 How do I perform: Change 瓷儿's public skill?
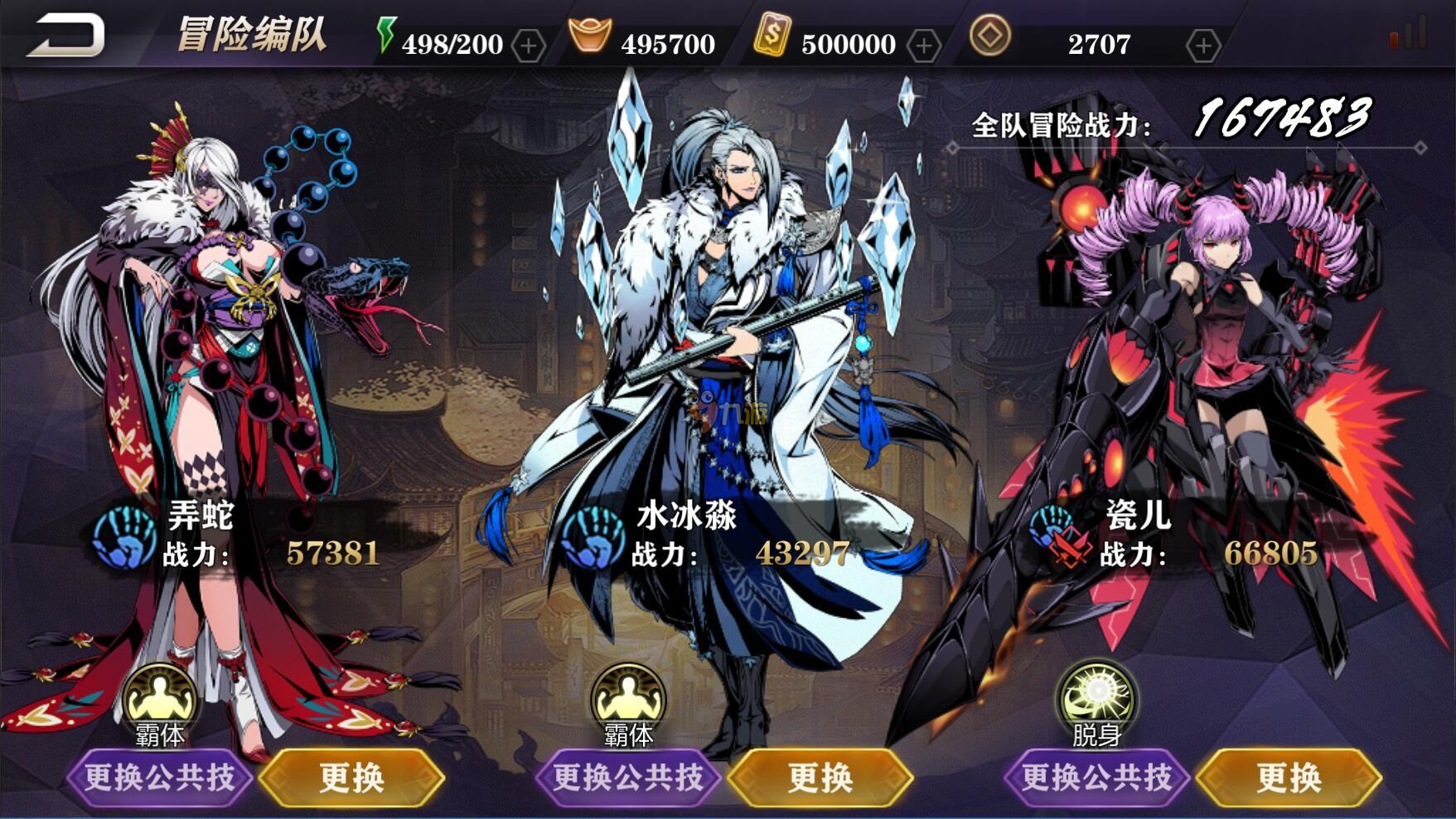click(1096, 778)
